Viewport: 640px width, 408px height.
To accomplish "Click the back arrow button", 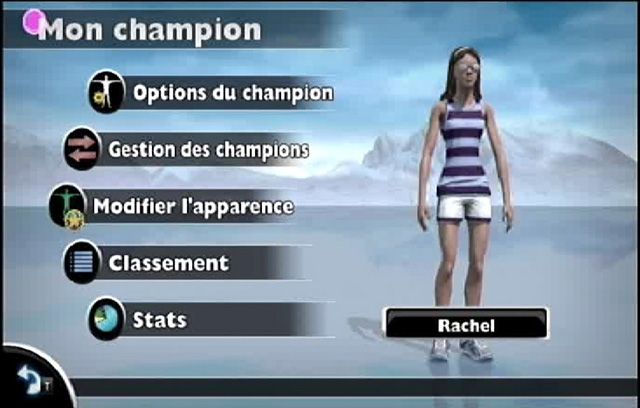I will click(27, 379).
